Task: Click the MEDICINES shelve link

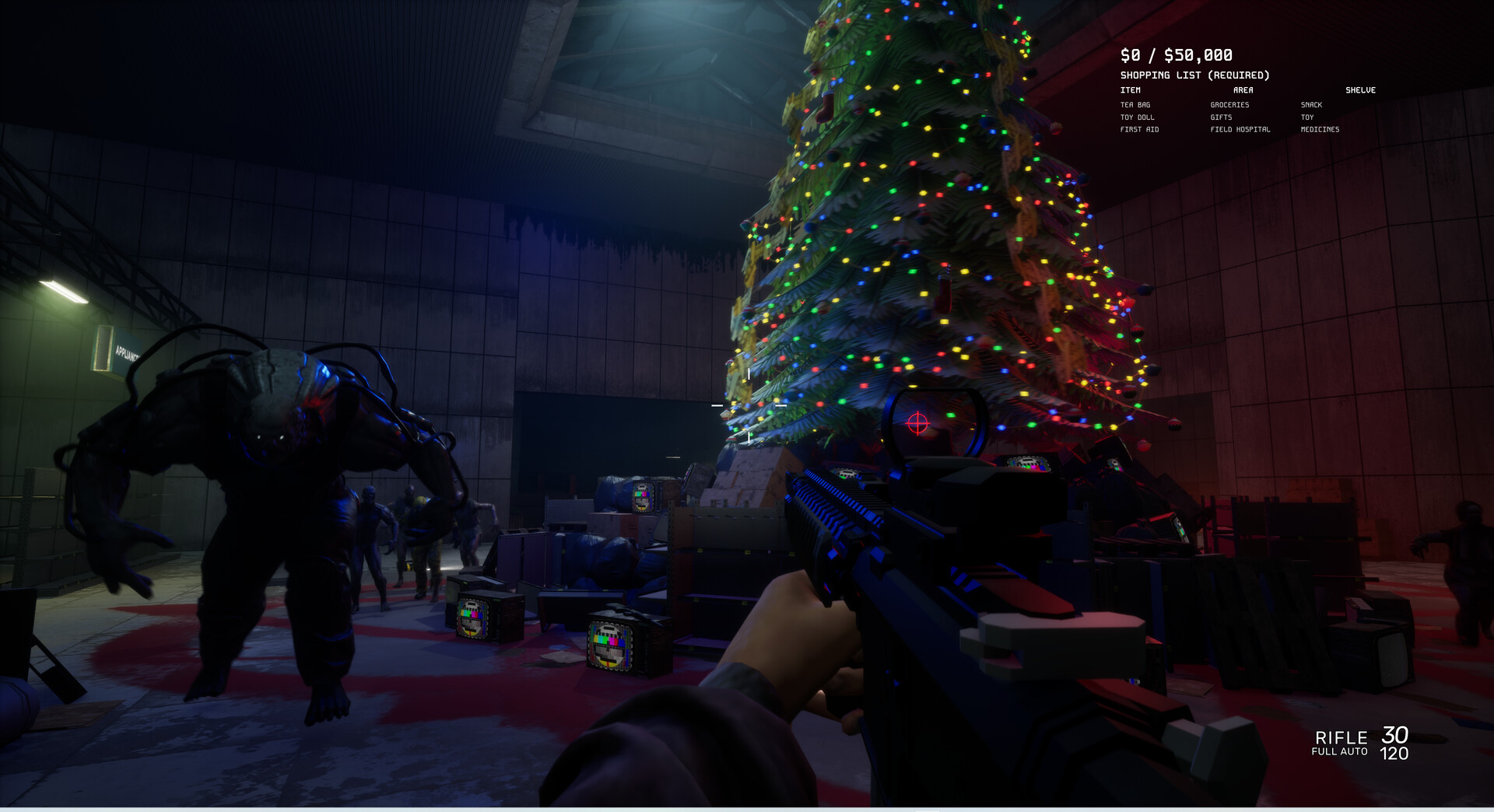Action: pyautogui.click(x=1320, y=129)
